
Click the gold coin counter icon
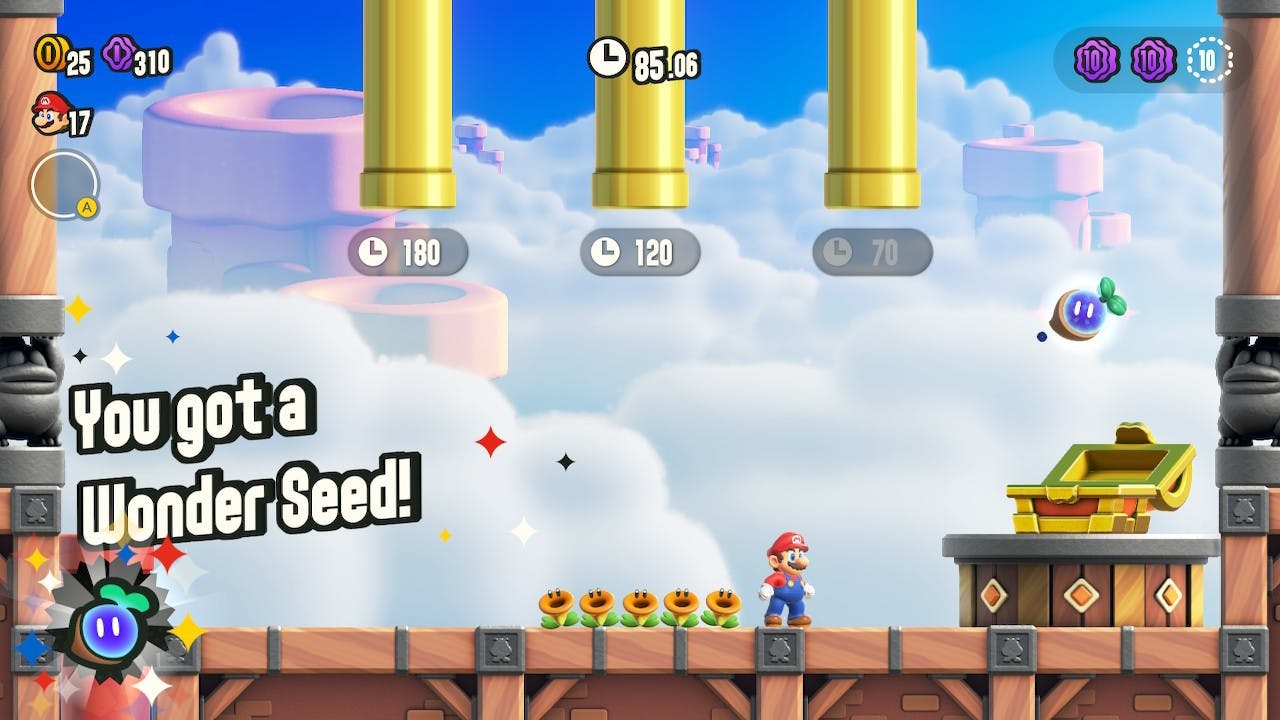[49, 54]
